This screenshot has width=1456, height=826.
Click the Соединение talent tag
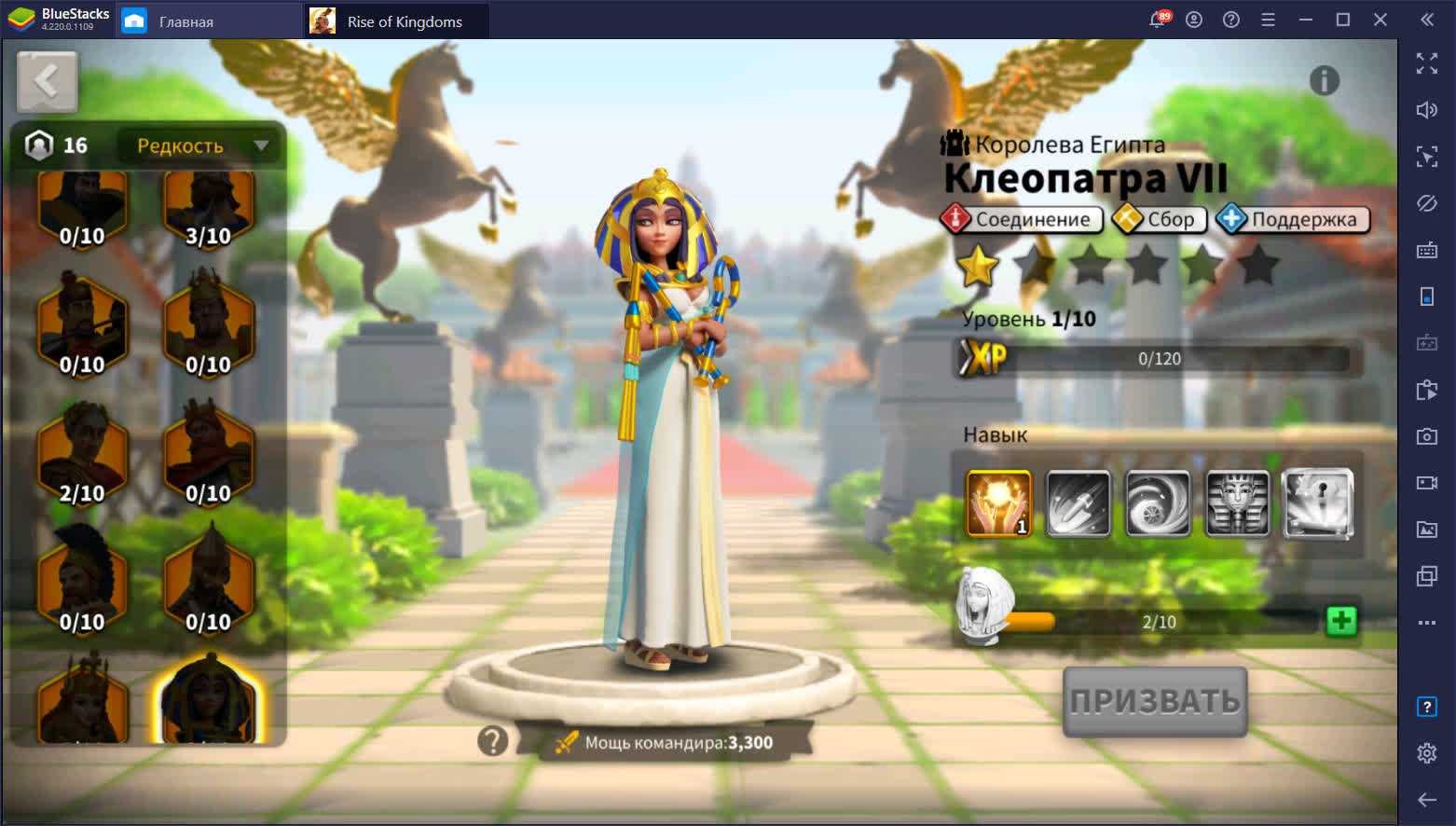[1022, 219]
